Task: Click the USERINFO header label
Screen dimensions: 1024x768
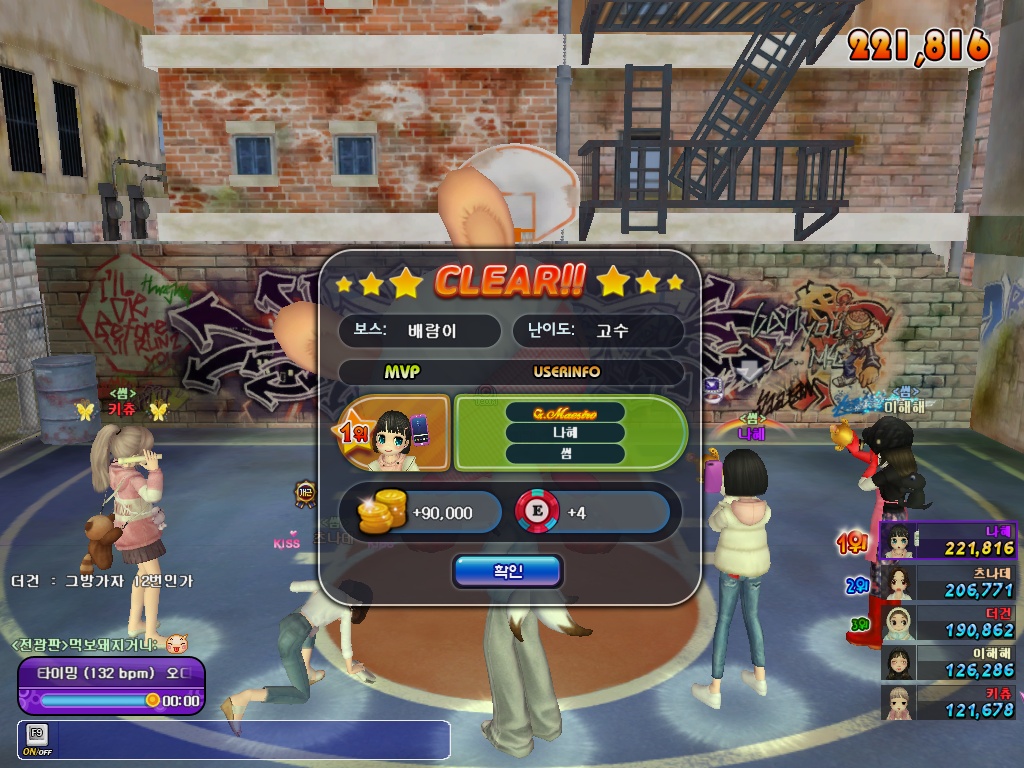Action: point(566,372)
